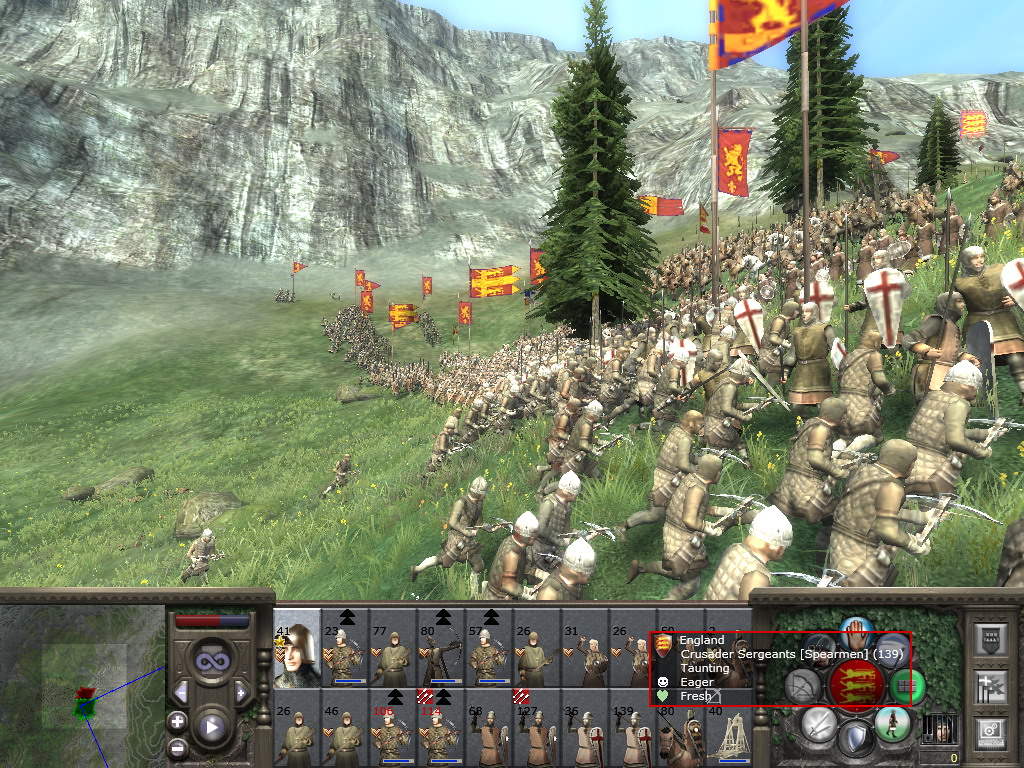Viewport: 1024px width, 768px height.
Task: Increase game speed with right arrow
Action: pos(240,692)
